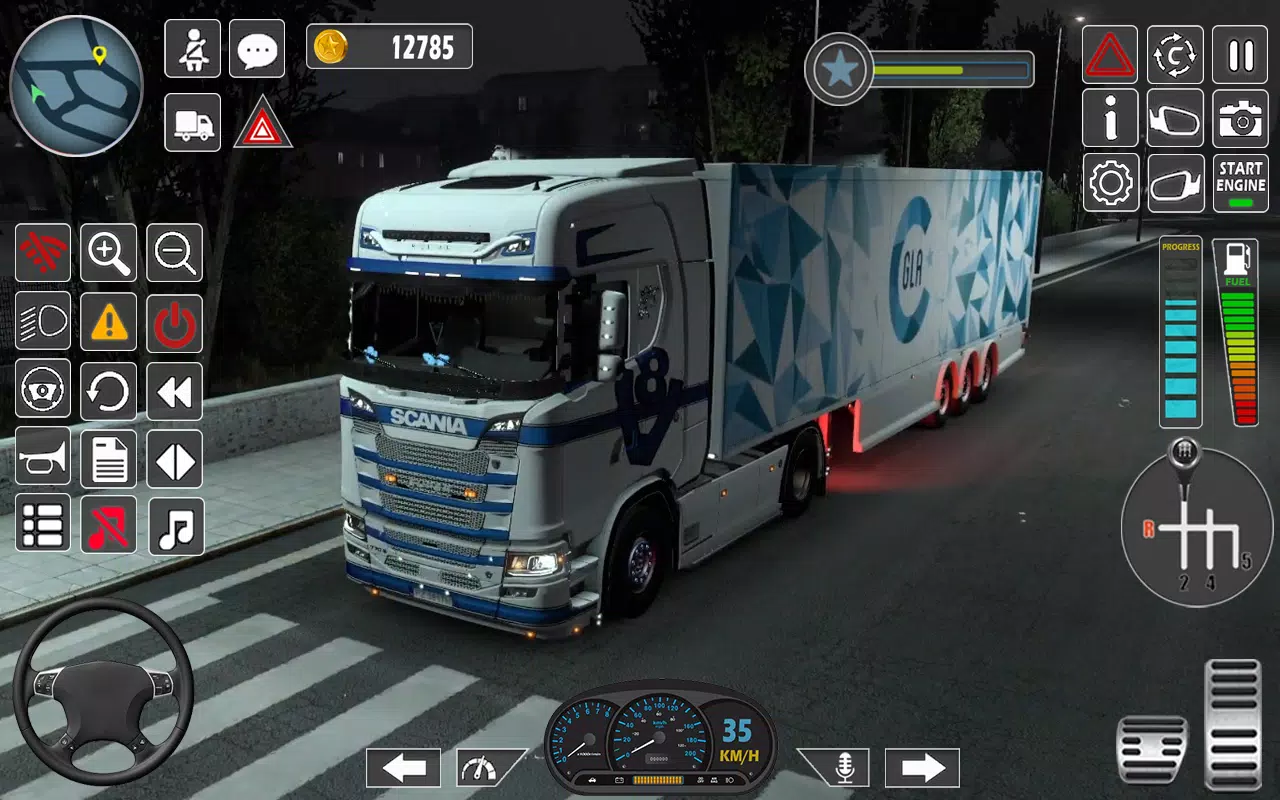Mute the game music notes icon
Viewport: 1280px width, 800px height.
tap(173, 526)
